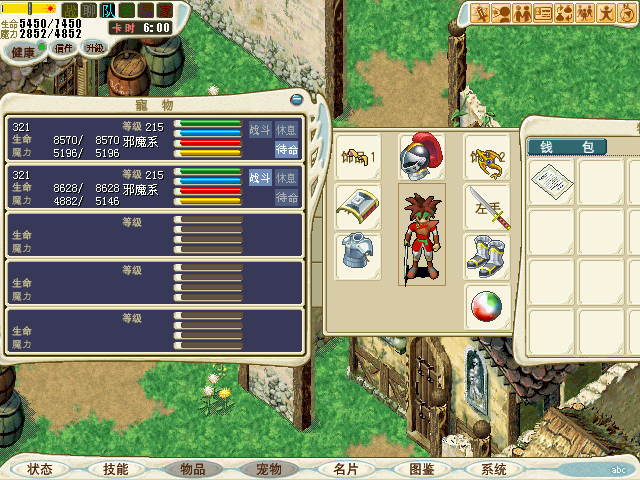
Task: Open the 名片 name card menu
Action: tap(345, 469)
